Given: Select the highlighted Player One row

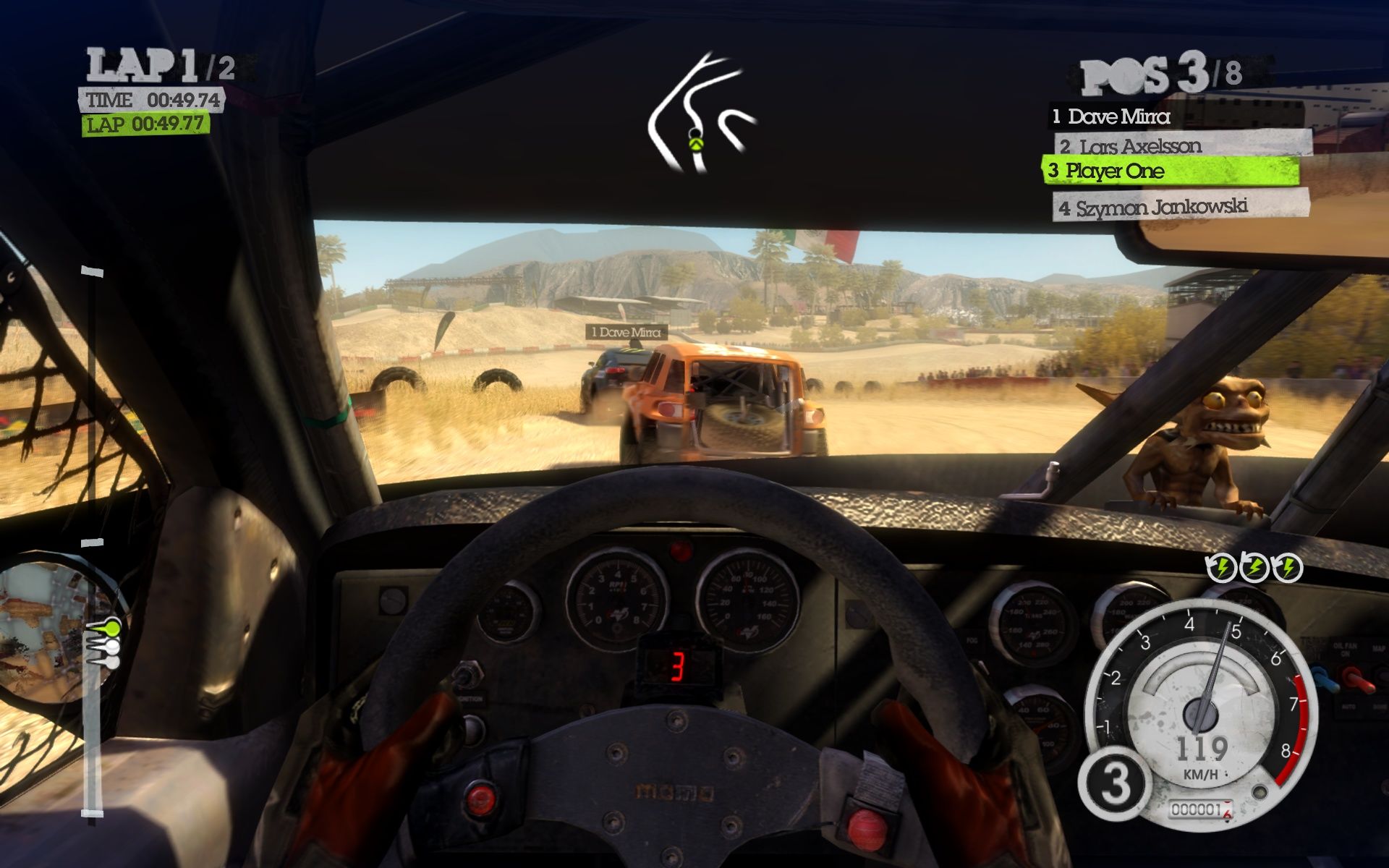Looking at the screenshot, I should (x=1169, y=171).
